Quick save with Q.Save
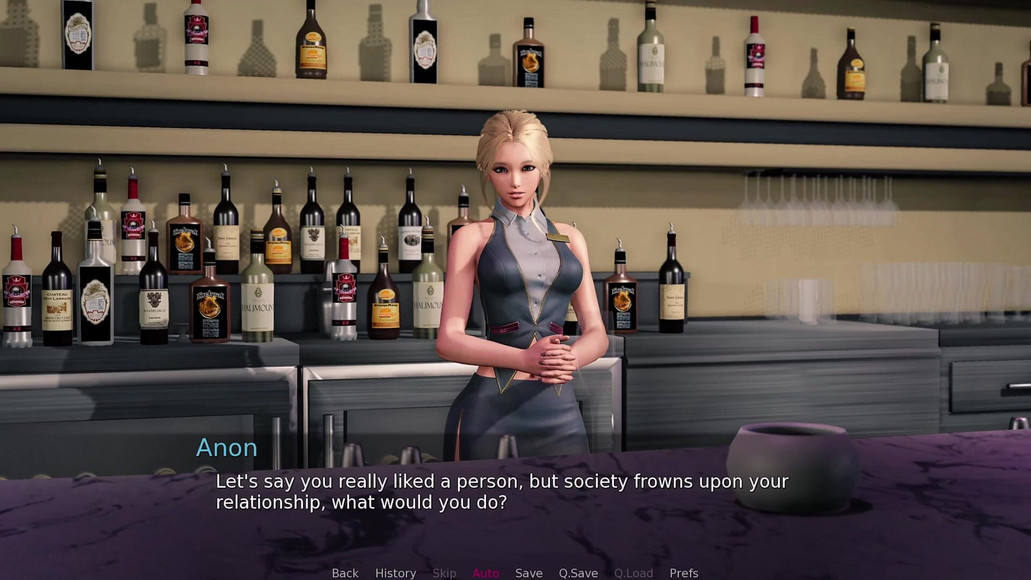 coord(578,573)
